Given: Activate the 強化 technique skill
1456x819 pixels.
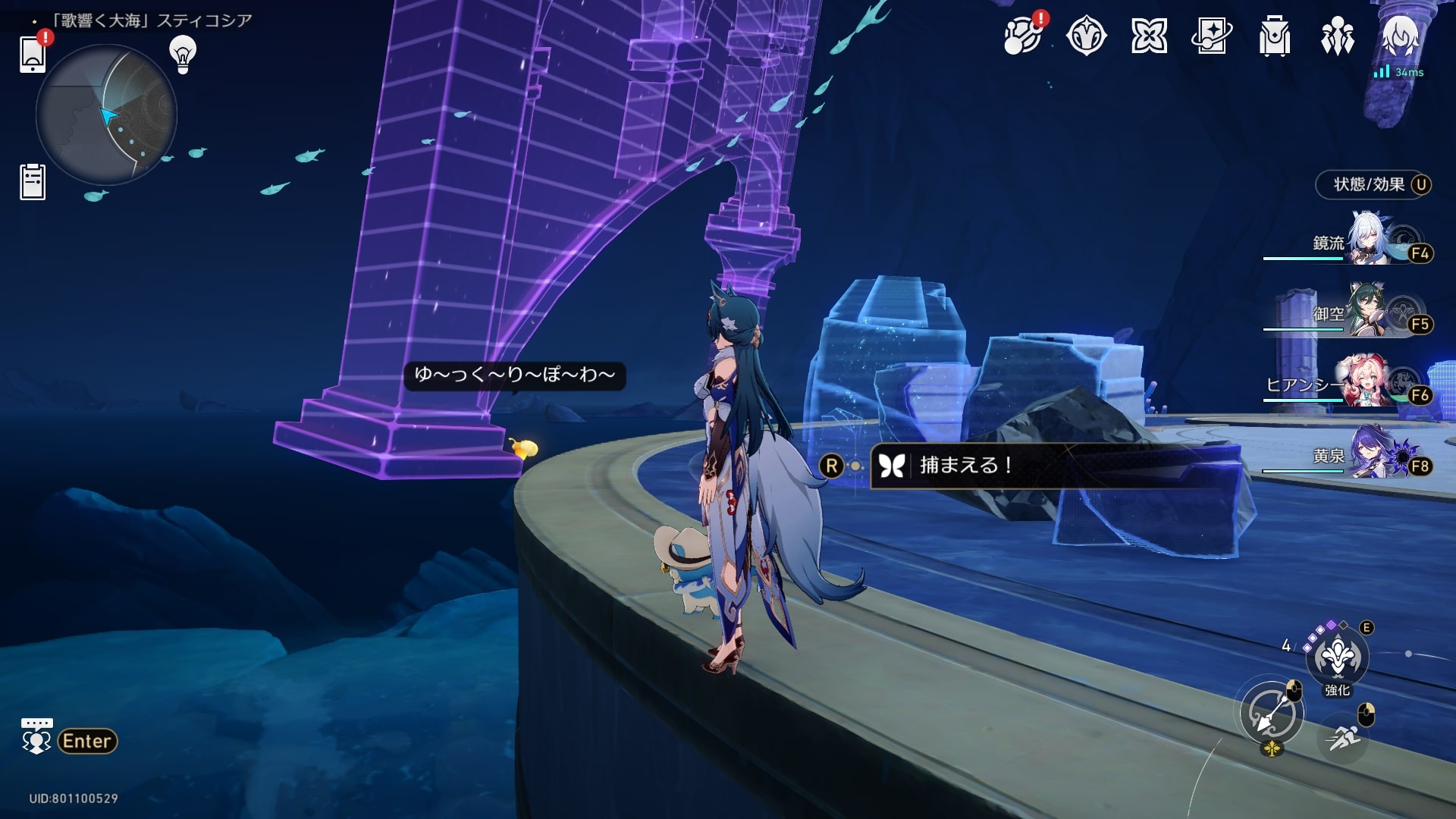Looking at the screenshot, I should click(x=1337, y=657).
